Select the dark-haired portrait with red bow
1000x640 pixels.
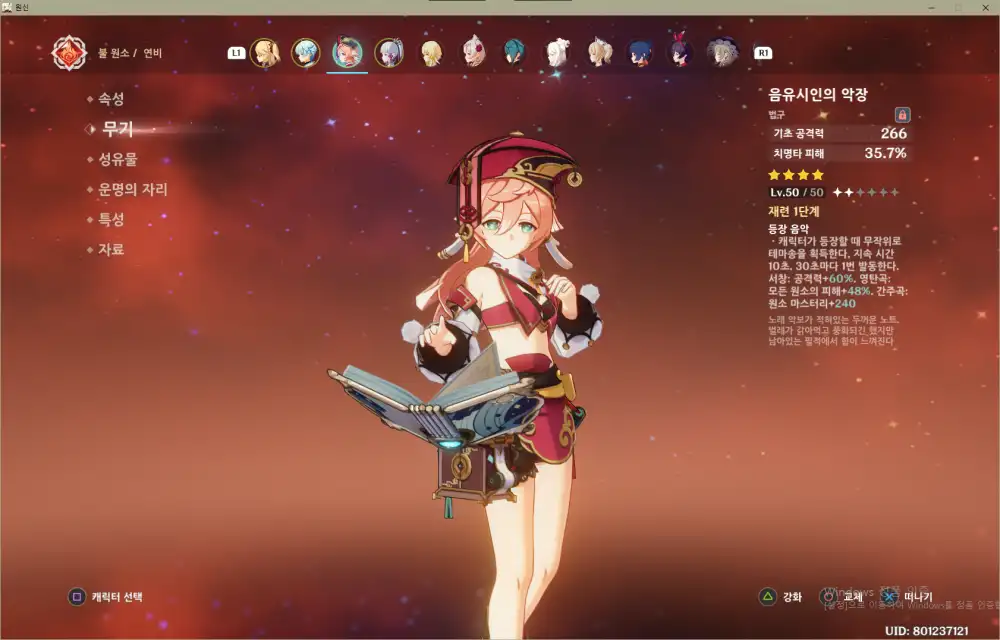coord(681,52)
